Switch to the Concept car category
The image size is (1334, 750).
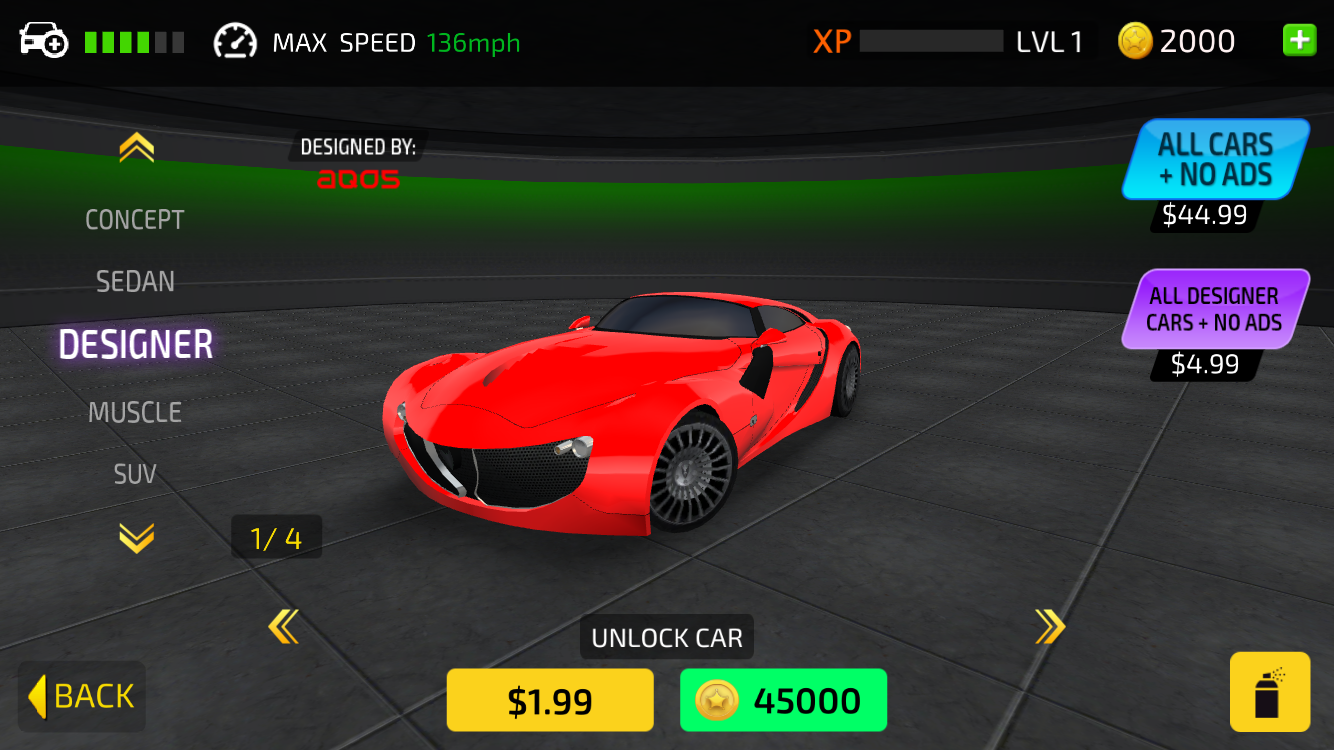(x=135, y=220)
